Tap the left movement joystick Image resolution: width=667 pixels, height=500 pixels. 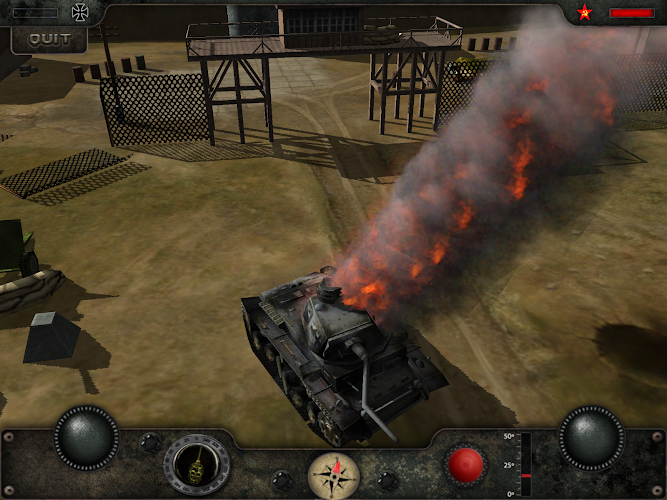(x=87, y=437)
